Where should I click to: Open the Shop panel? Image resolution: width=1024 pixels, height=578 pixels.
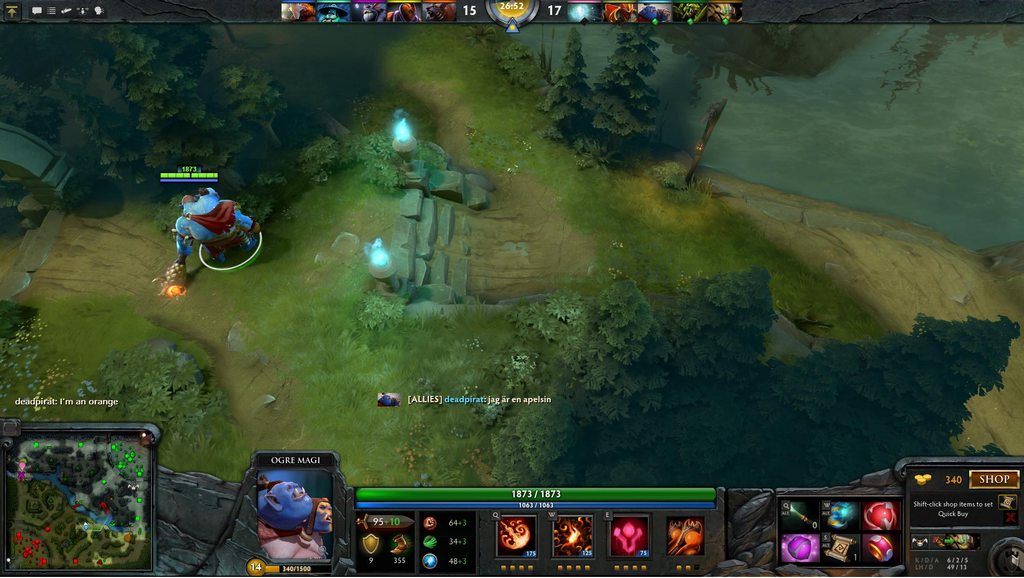tap(993, 479)
